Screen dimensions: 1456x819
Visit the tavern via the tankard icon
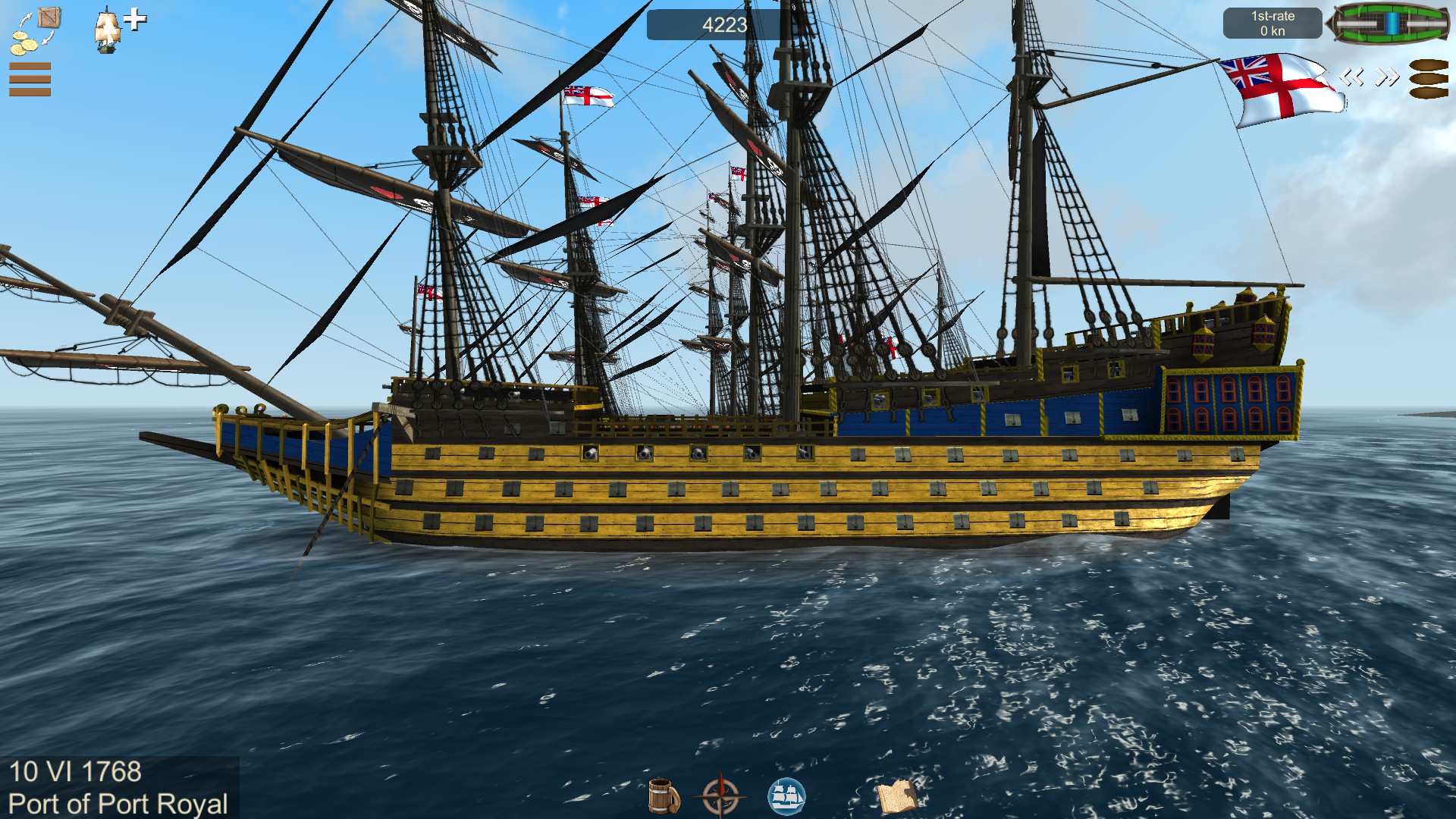(664, 796)
